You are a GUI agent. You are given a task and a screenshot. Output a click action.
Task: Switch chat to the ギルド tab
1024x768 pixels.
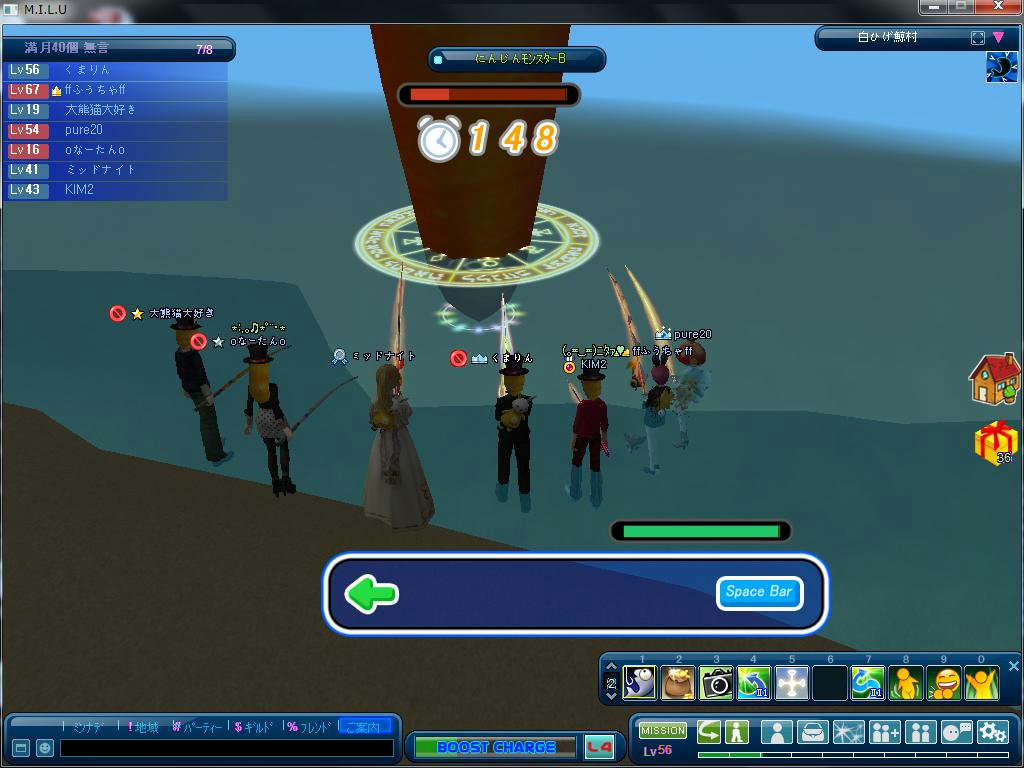[254, 727]
